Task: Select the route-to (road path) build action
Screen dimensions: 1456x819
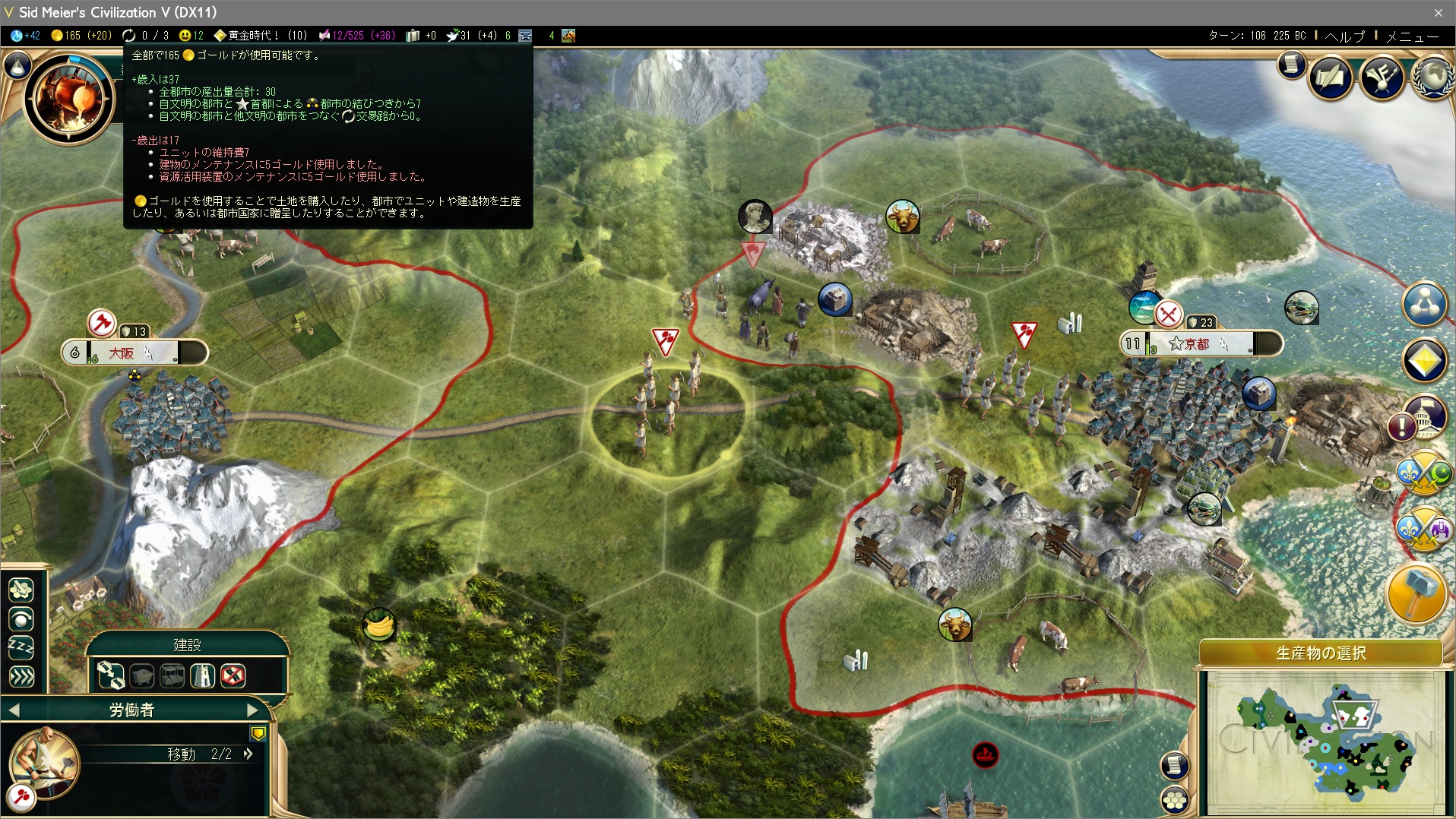Action: click(111, 675)
